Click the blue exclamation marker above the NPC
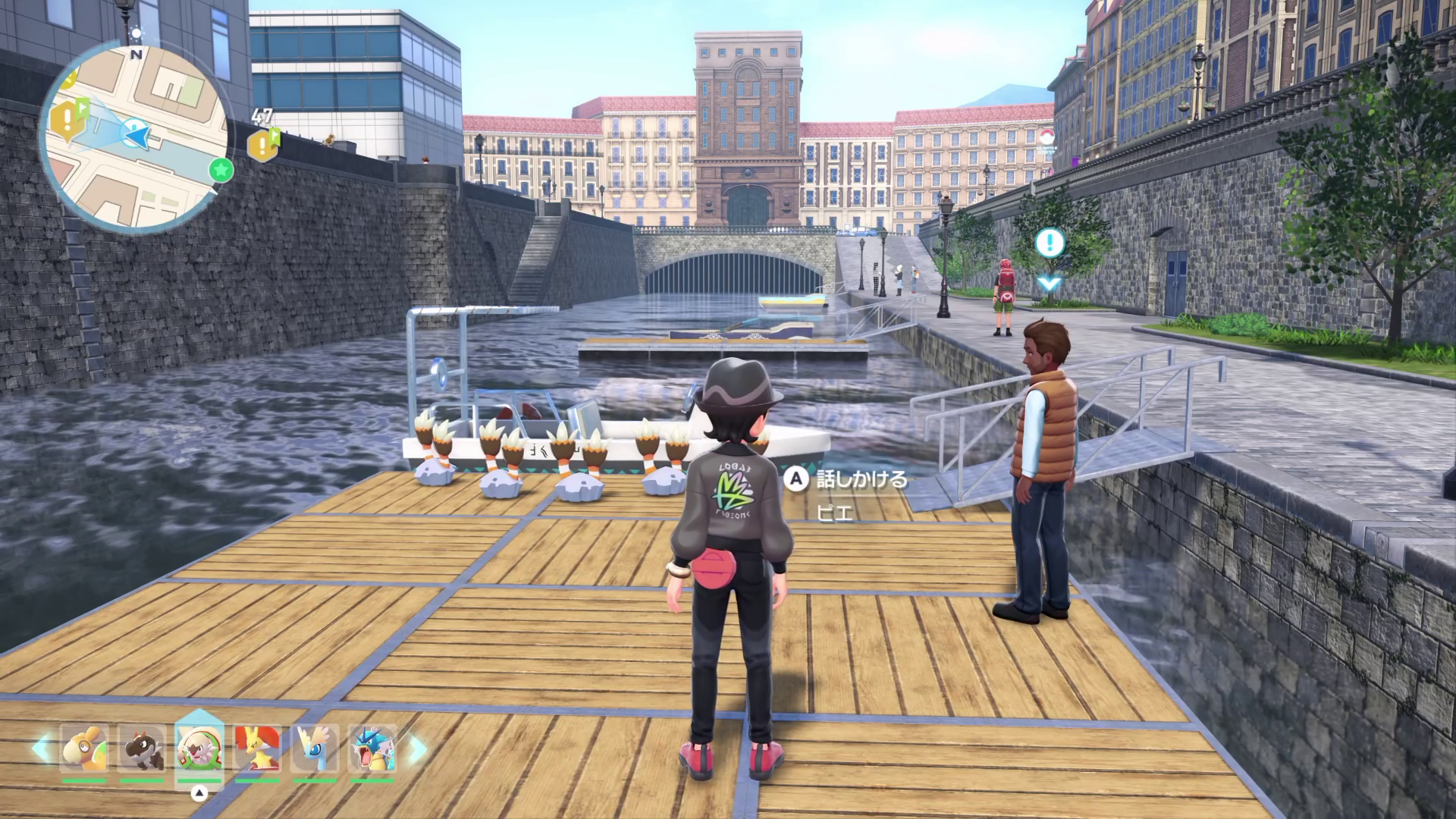 pyautogui.click(x=1050, y=243)
